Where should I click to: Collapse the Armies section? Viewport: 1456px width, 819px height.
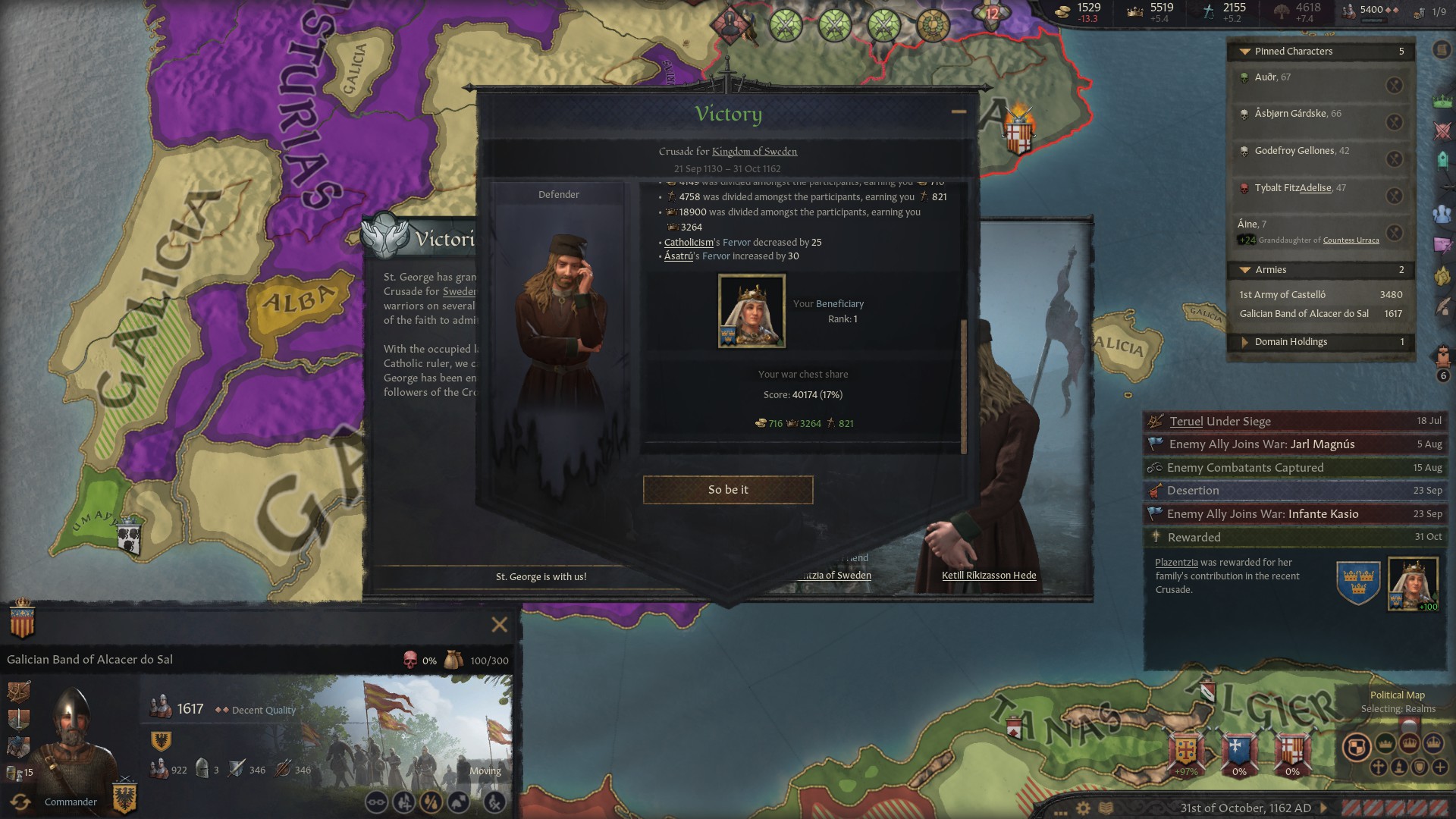click(x=1244, y=270)
